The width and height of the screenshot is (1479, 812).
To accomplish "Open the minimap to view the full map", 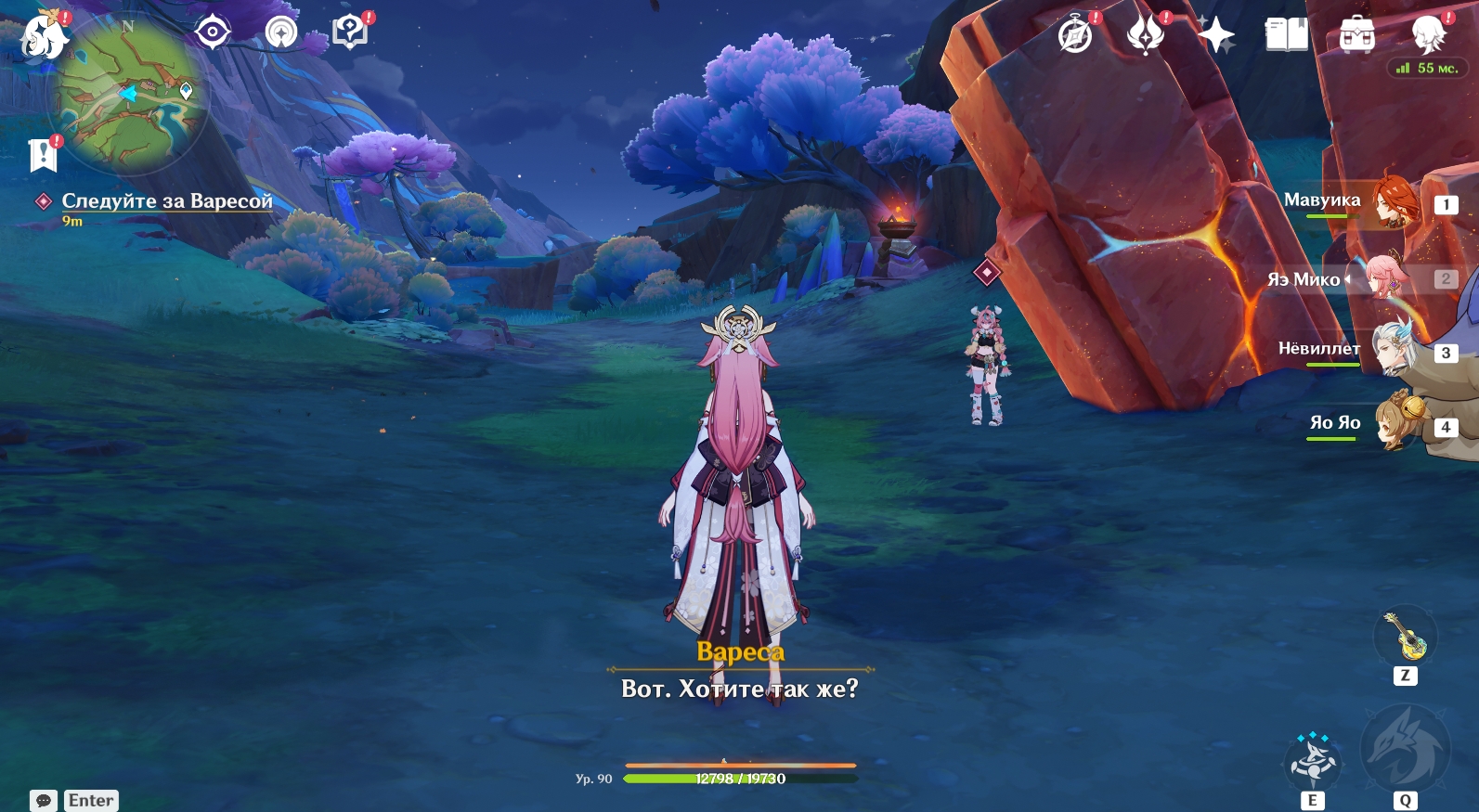I will coord(128,95).
